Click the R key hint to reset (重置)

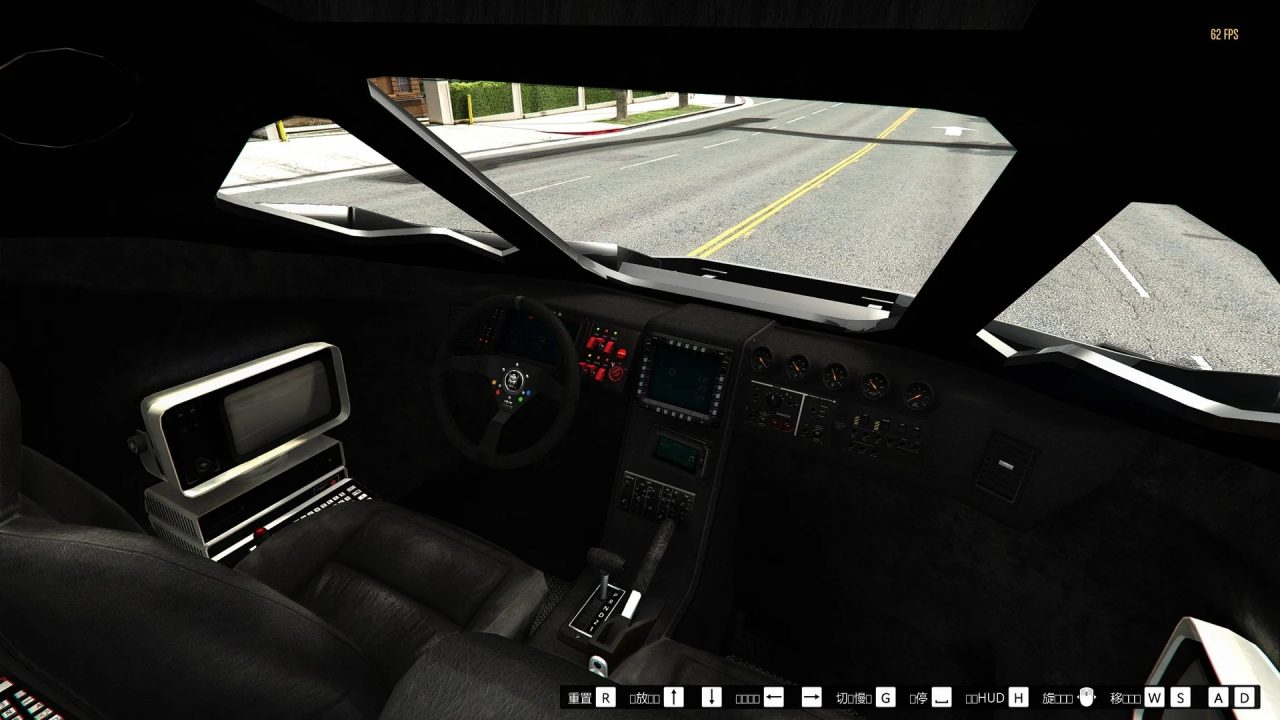pyautogui.click(x=604, y=695)
